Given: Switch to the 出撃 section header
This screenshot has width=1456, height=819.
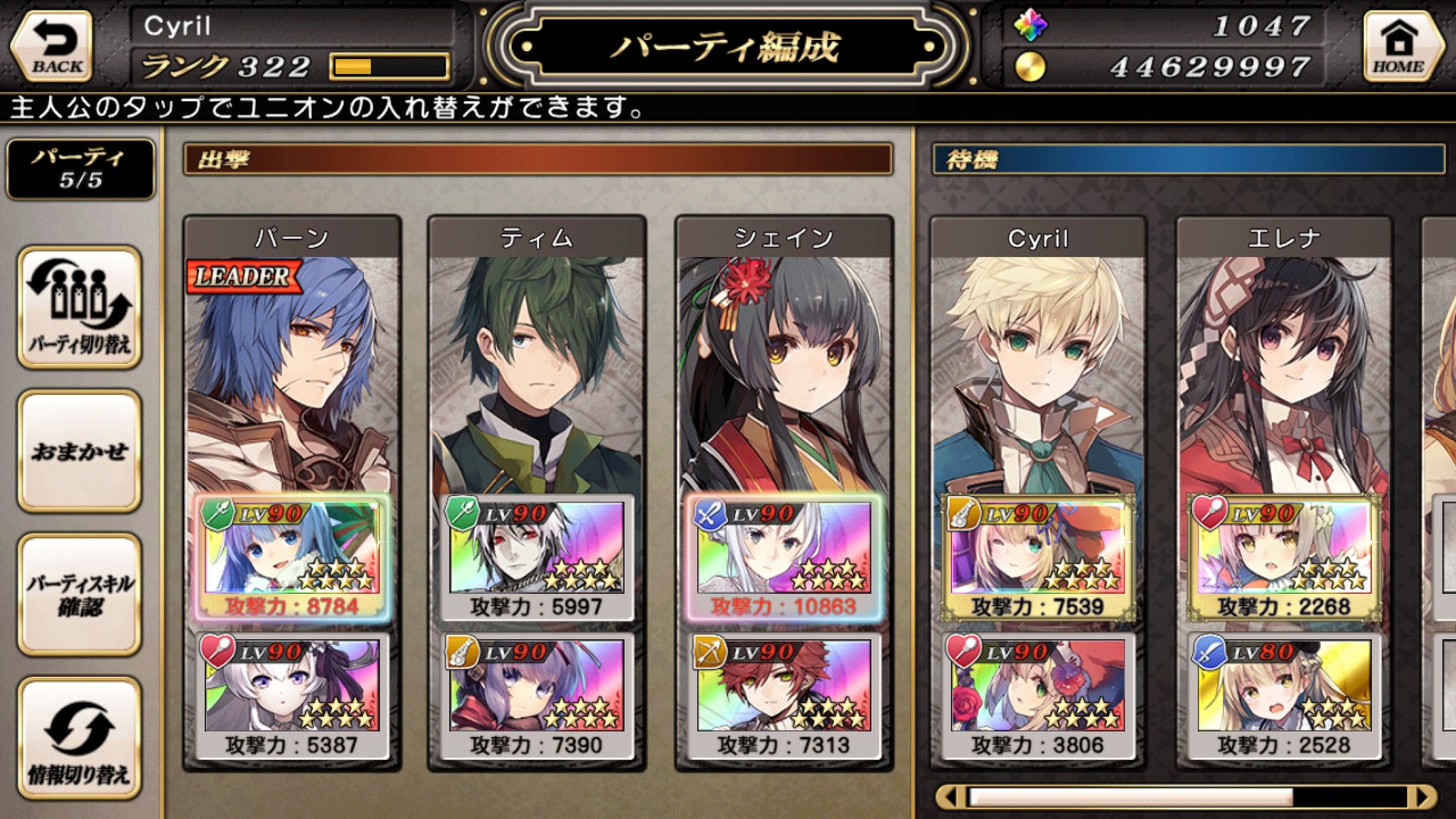Looking at the screenshot, I should coord(539,159).
